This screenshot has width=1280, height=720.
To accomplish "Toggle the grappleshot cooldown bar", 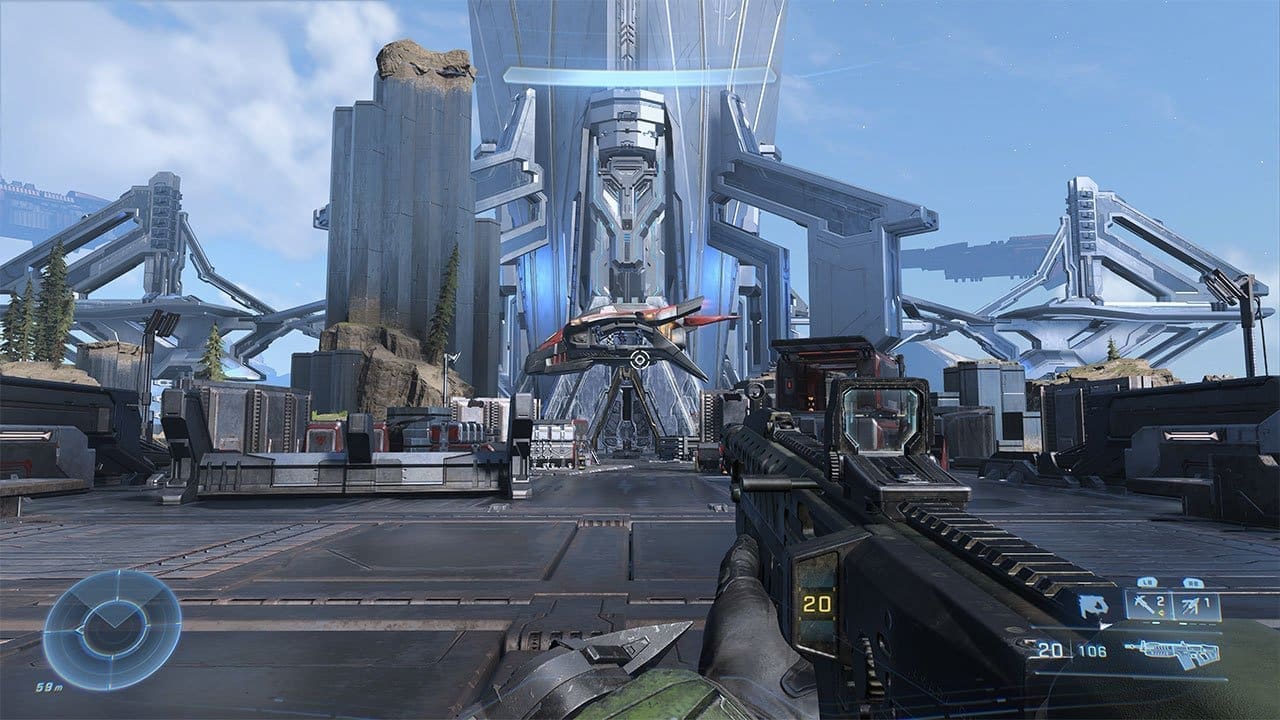I will point(1151,623).
